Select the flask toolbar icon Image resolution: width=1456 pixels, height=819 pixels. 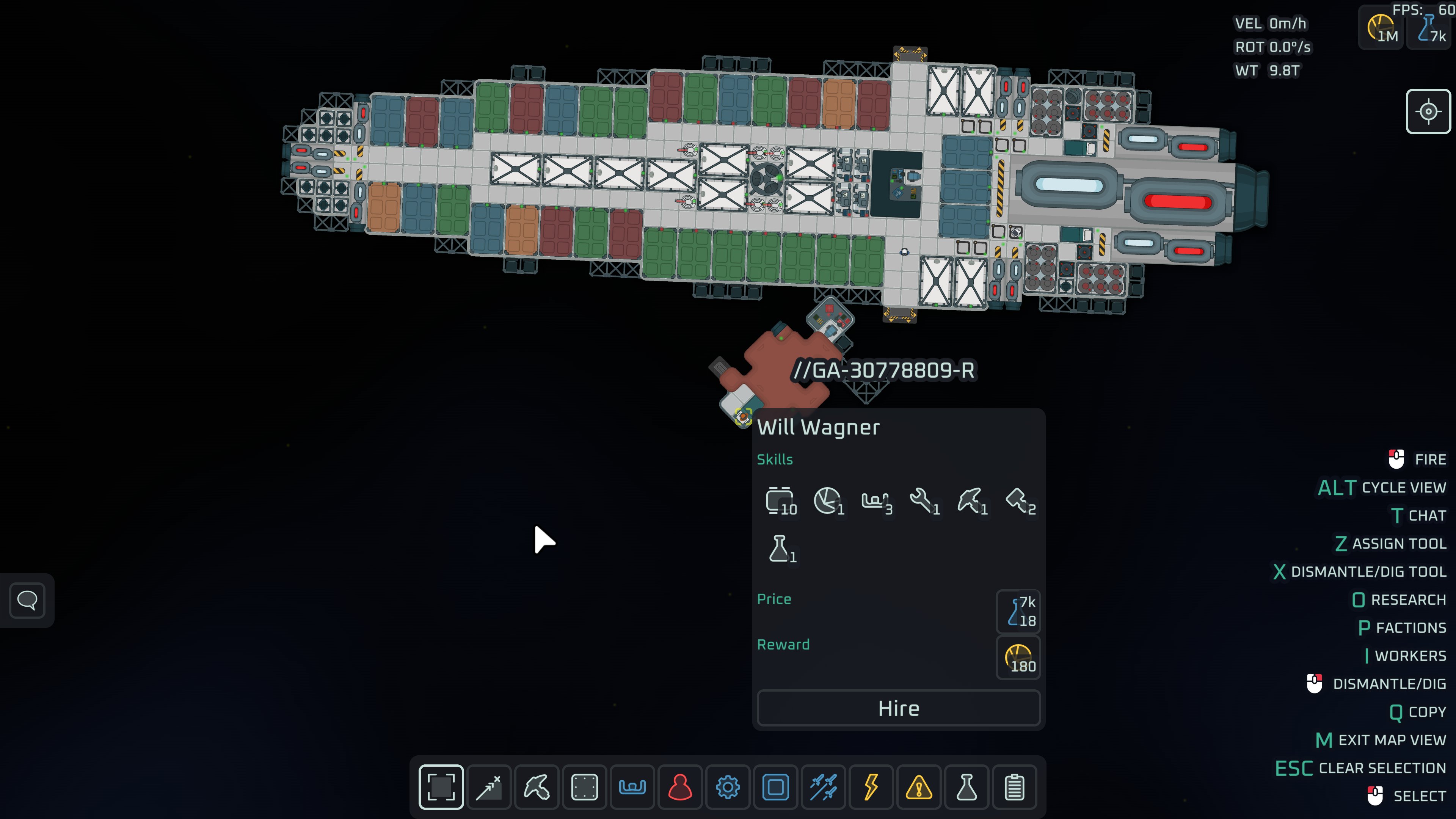966,787
